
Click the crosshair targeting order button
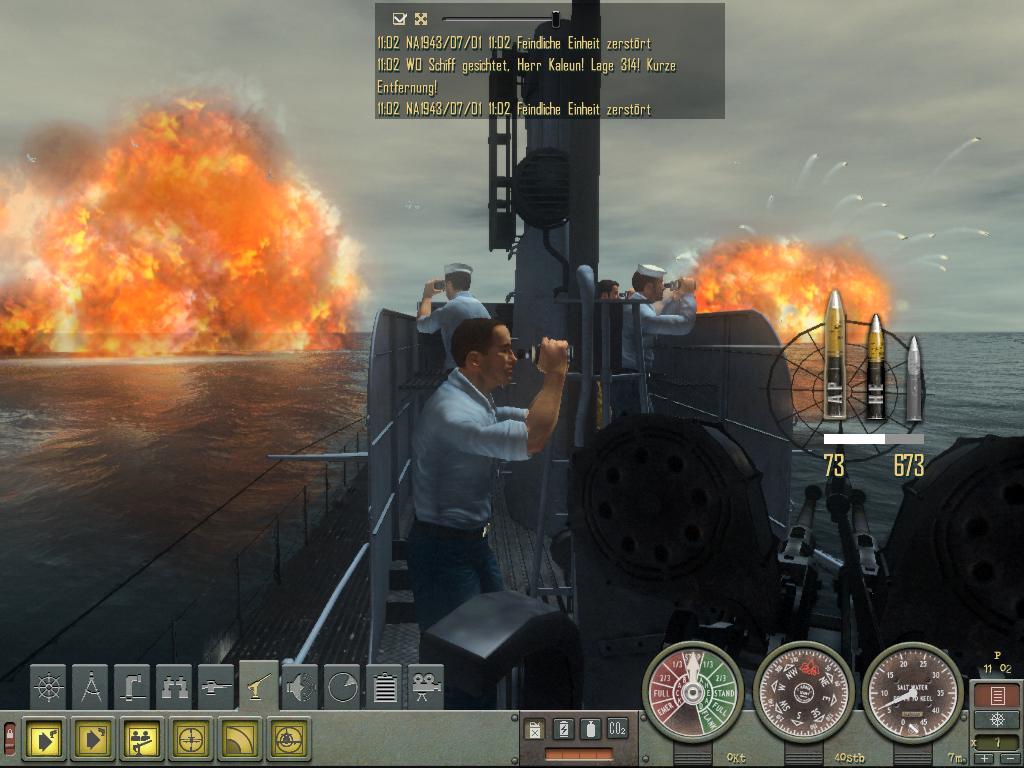click(191, 739)
